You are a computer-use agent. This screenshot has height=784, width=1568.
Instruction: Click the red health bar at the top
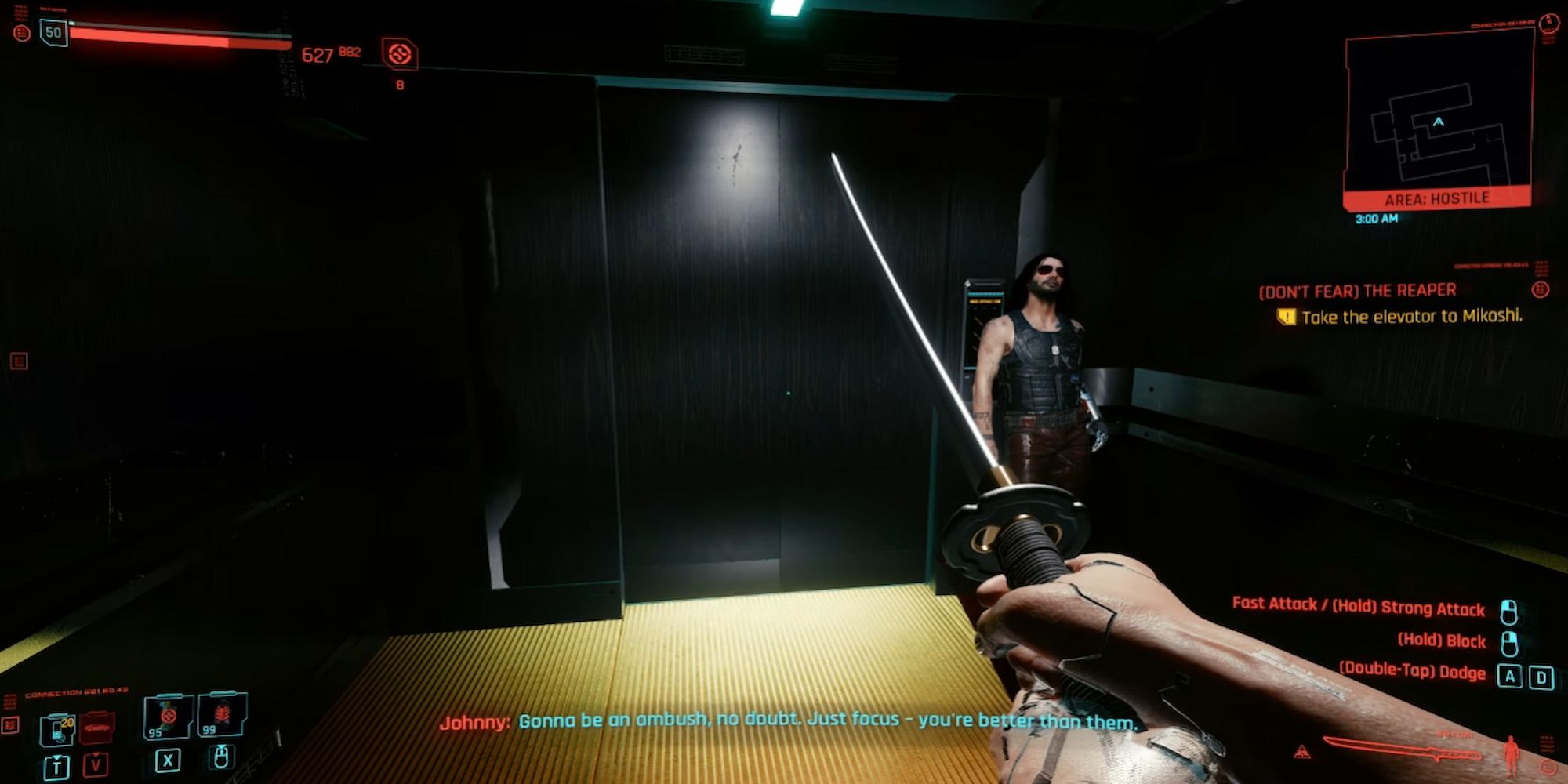(180, 38)
